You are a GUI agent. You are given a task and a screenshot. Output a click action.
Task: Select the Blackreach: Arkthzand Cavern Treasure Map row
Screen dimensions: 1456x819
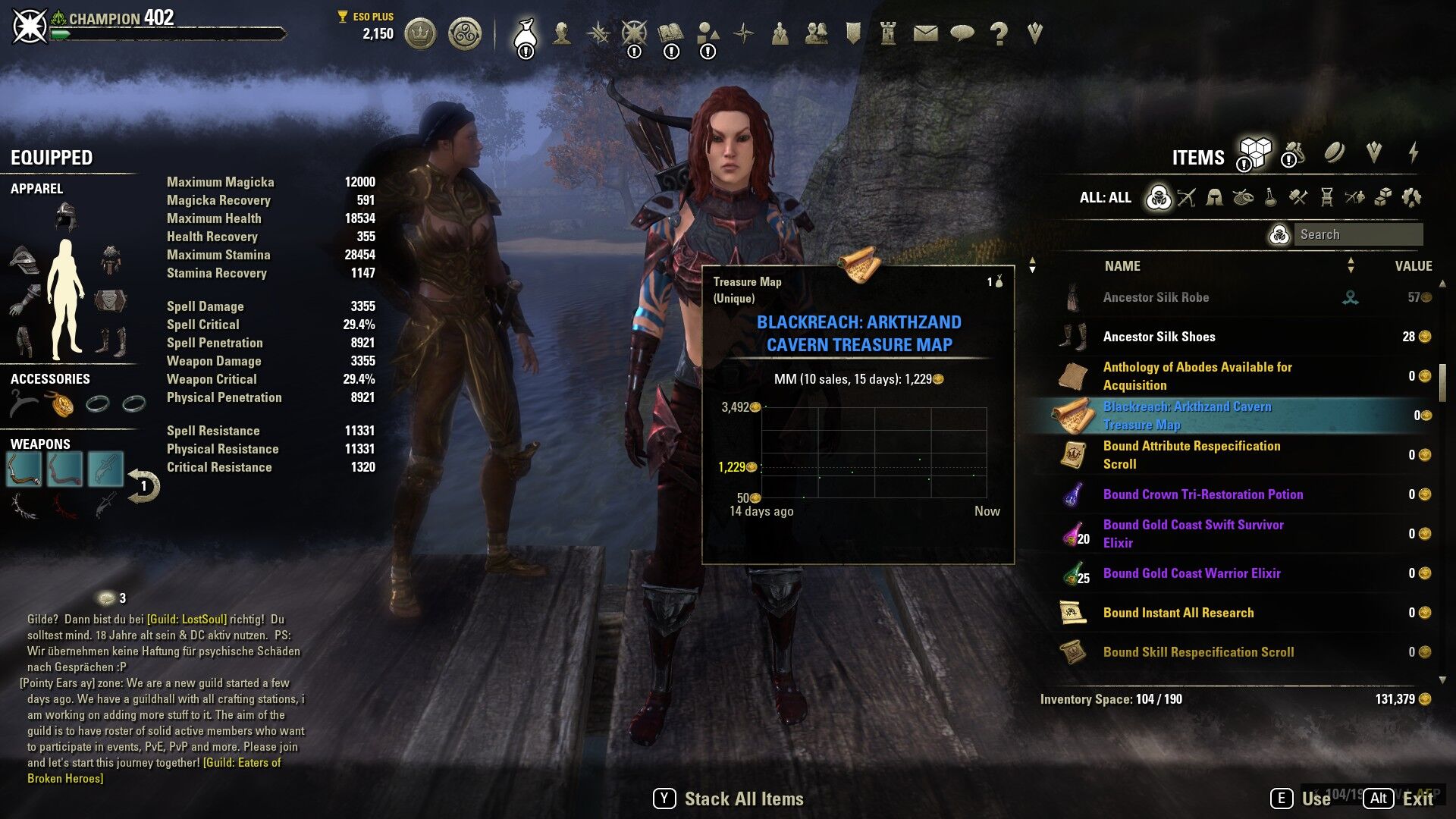(1187, 416)
